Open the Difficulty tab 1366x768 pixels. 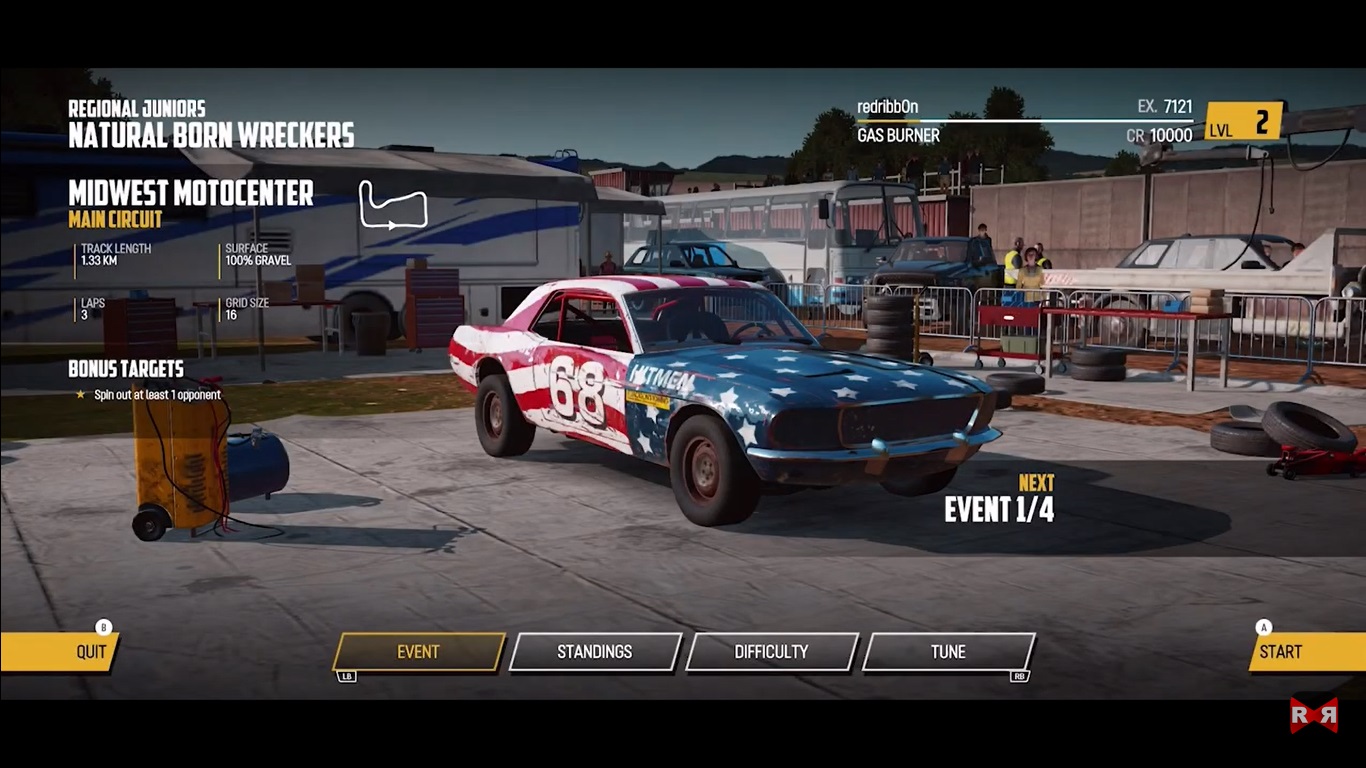(x=771, y=652)
